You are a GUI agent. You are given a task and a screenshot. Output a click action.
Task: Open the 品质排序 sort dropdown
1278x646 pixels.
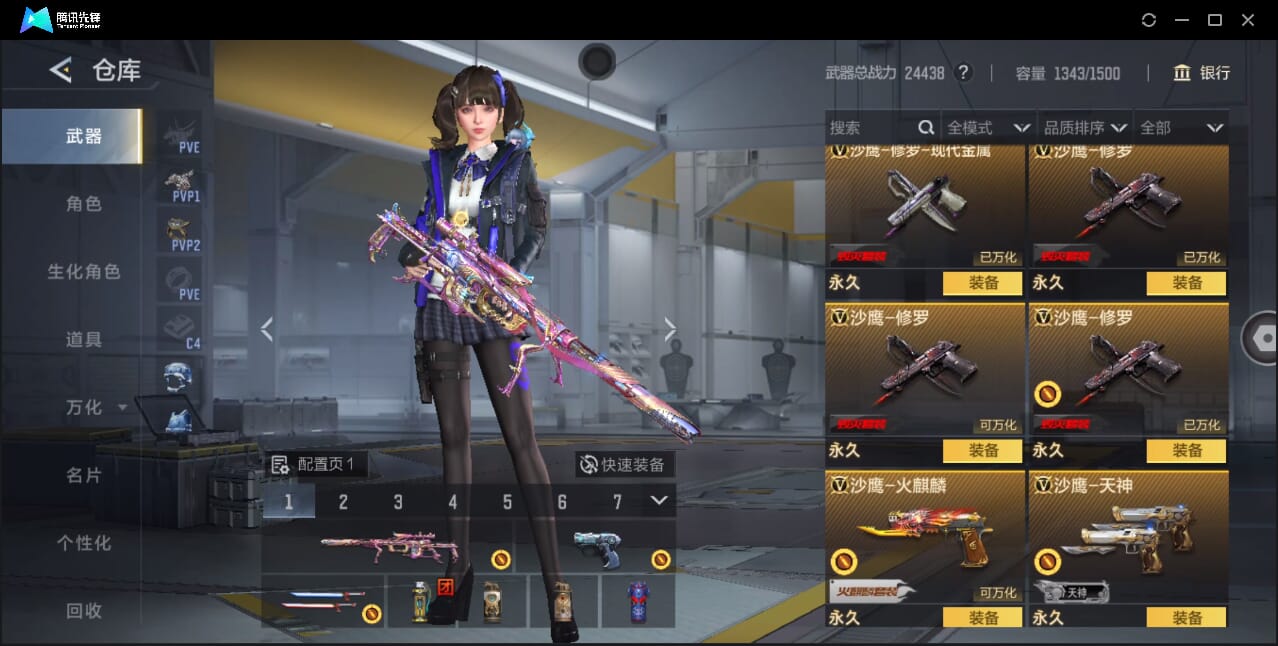pyautogui.click(x=1085, y=128)
